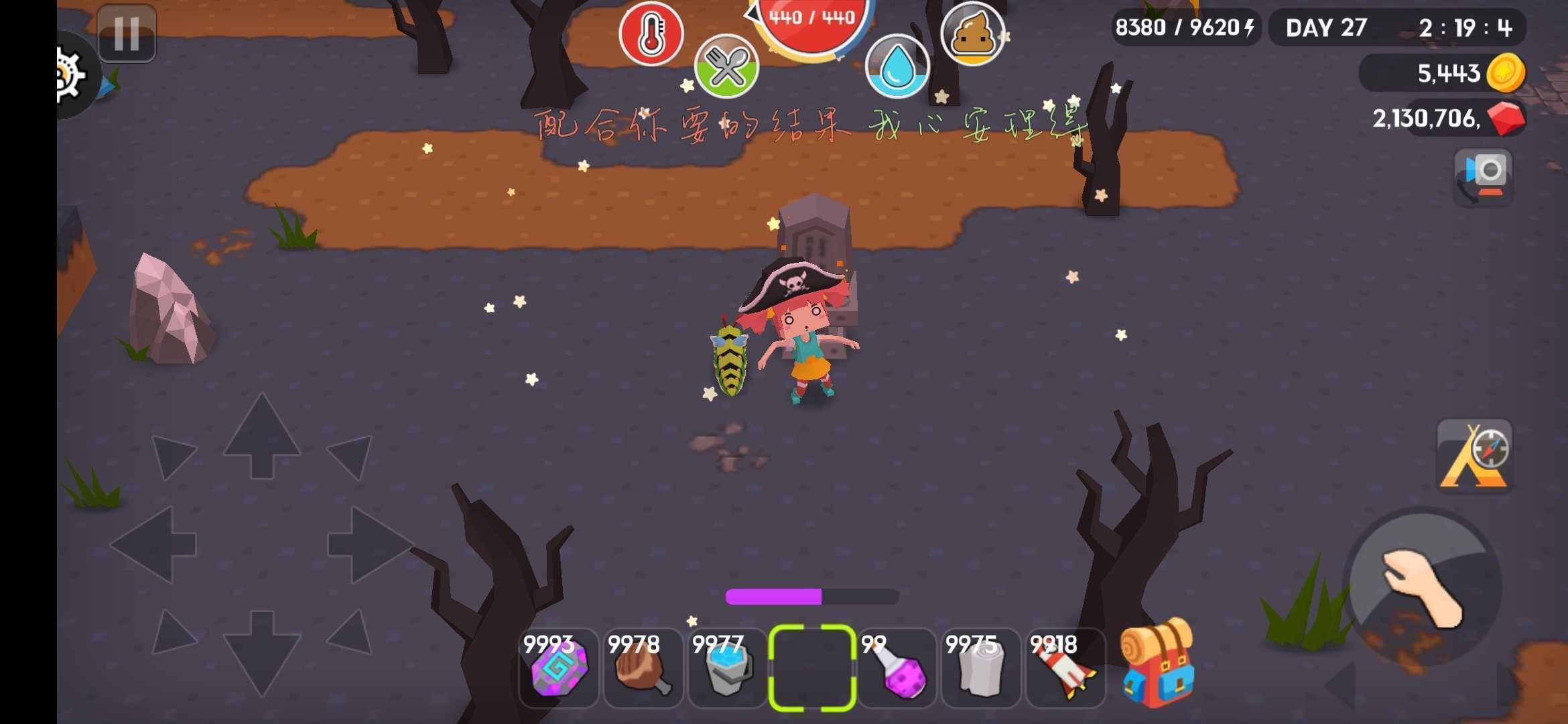The image size is (1568, 724).
Task: Tap the left arrow on the movement pad
Action: tap(155, 544)
